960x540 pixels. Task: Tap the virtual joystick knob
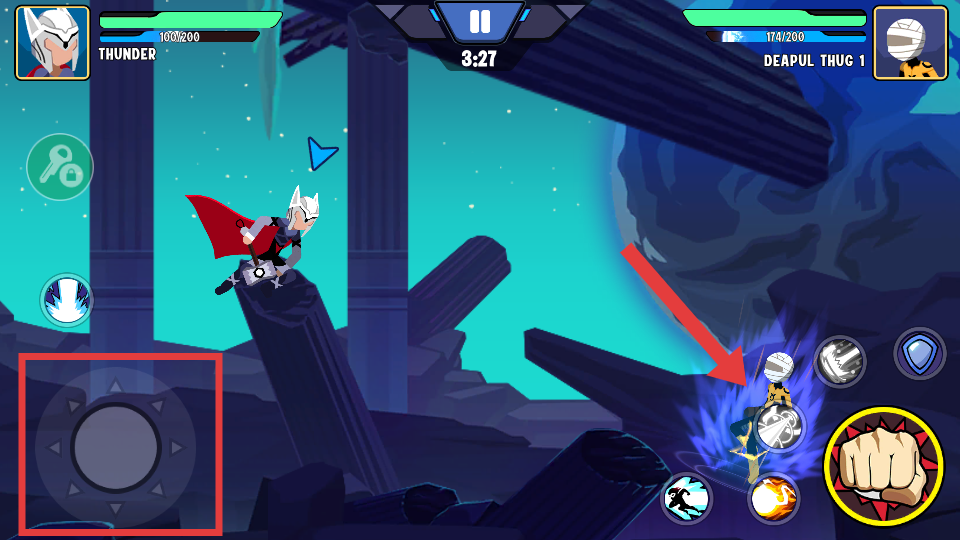click(116, 447)
